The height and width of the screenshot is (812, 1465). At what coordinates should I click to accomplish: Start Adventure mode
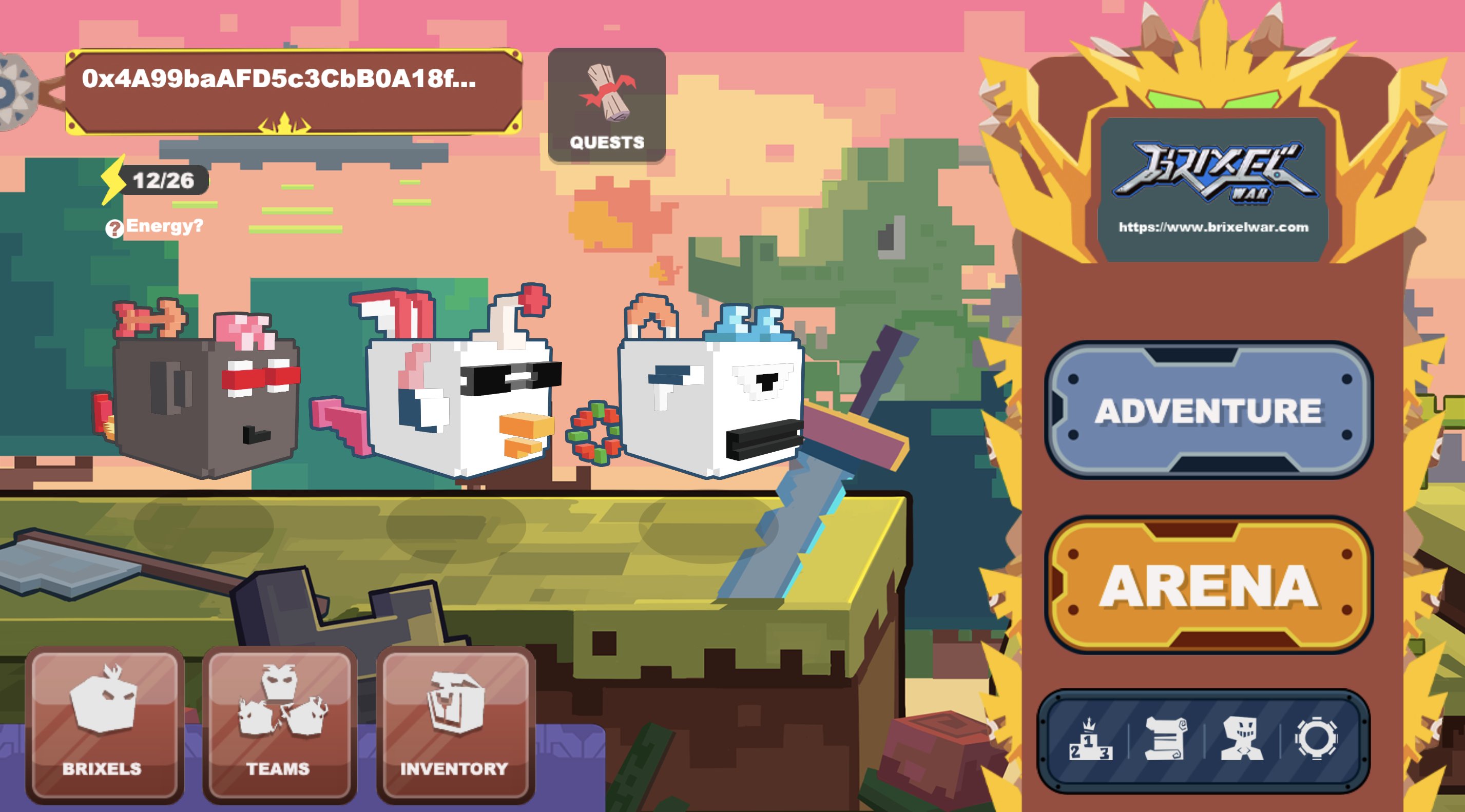click(1208, 410)
